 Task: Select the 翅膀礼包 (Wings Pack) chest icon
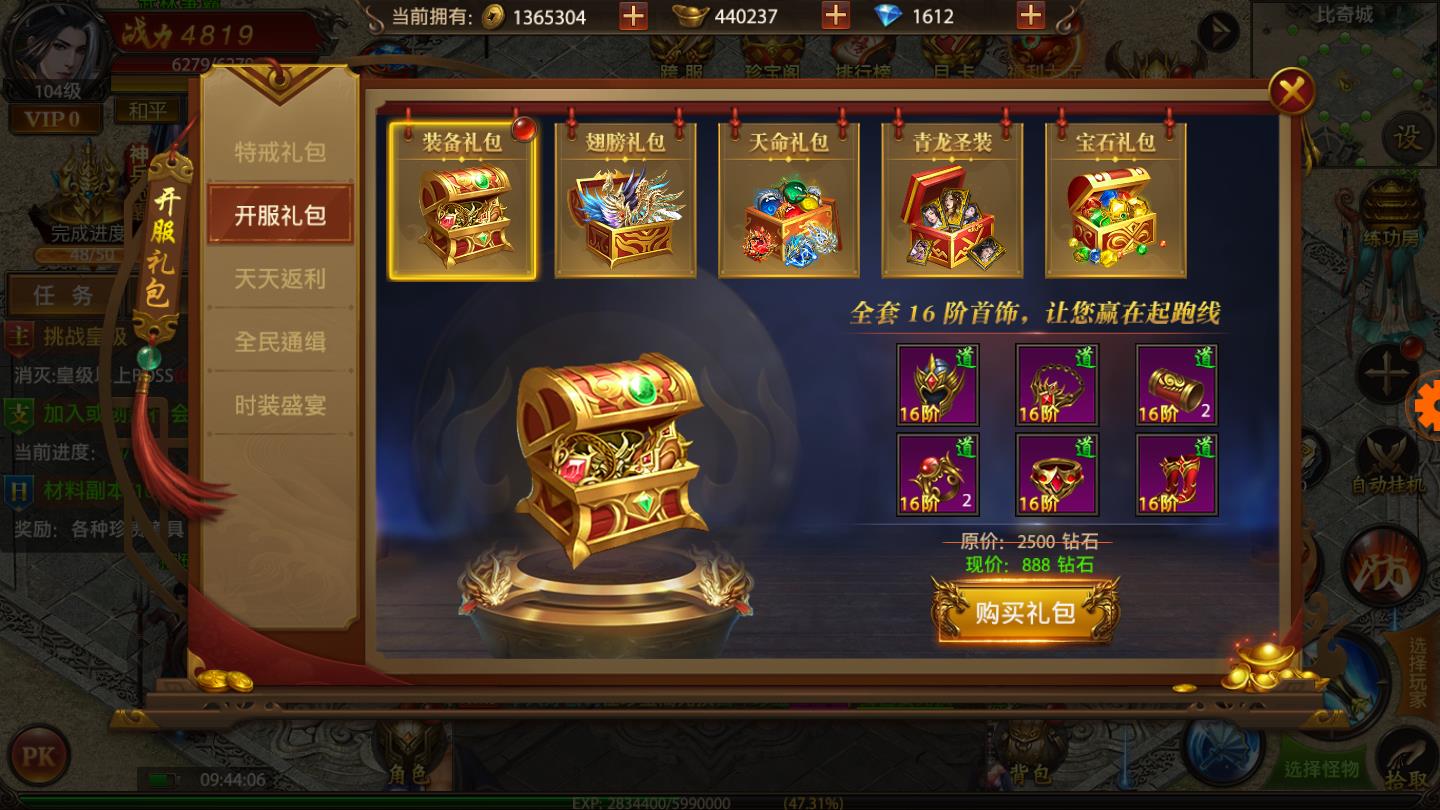[x=625, y=200]
